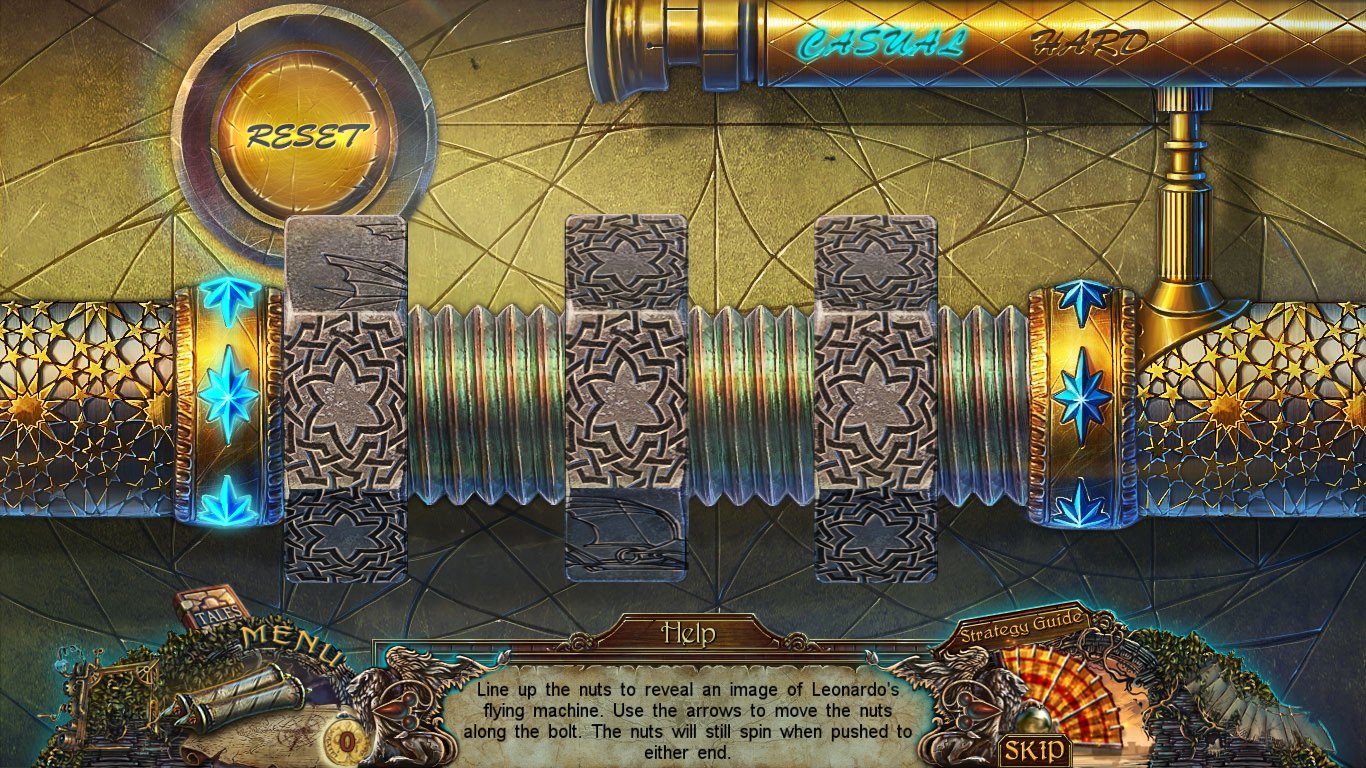This screenshot has height=768, width=1366.
Task: Click the dark blue down arrow on right collar
Action: coord(1082,503)
